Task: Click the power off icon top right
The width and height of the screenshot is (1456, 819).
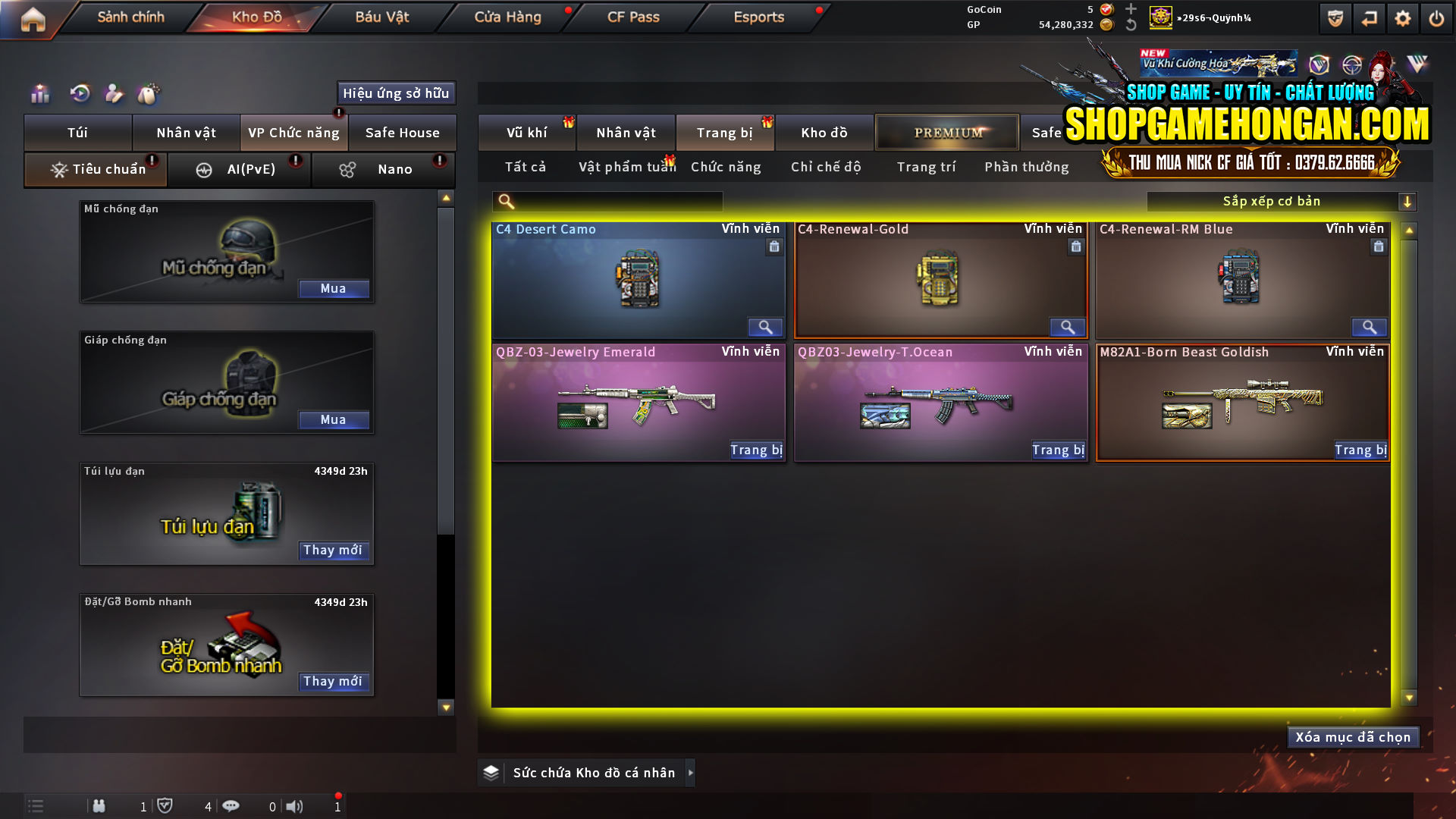Action: [x=1436, y=18]
